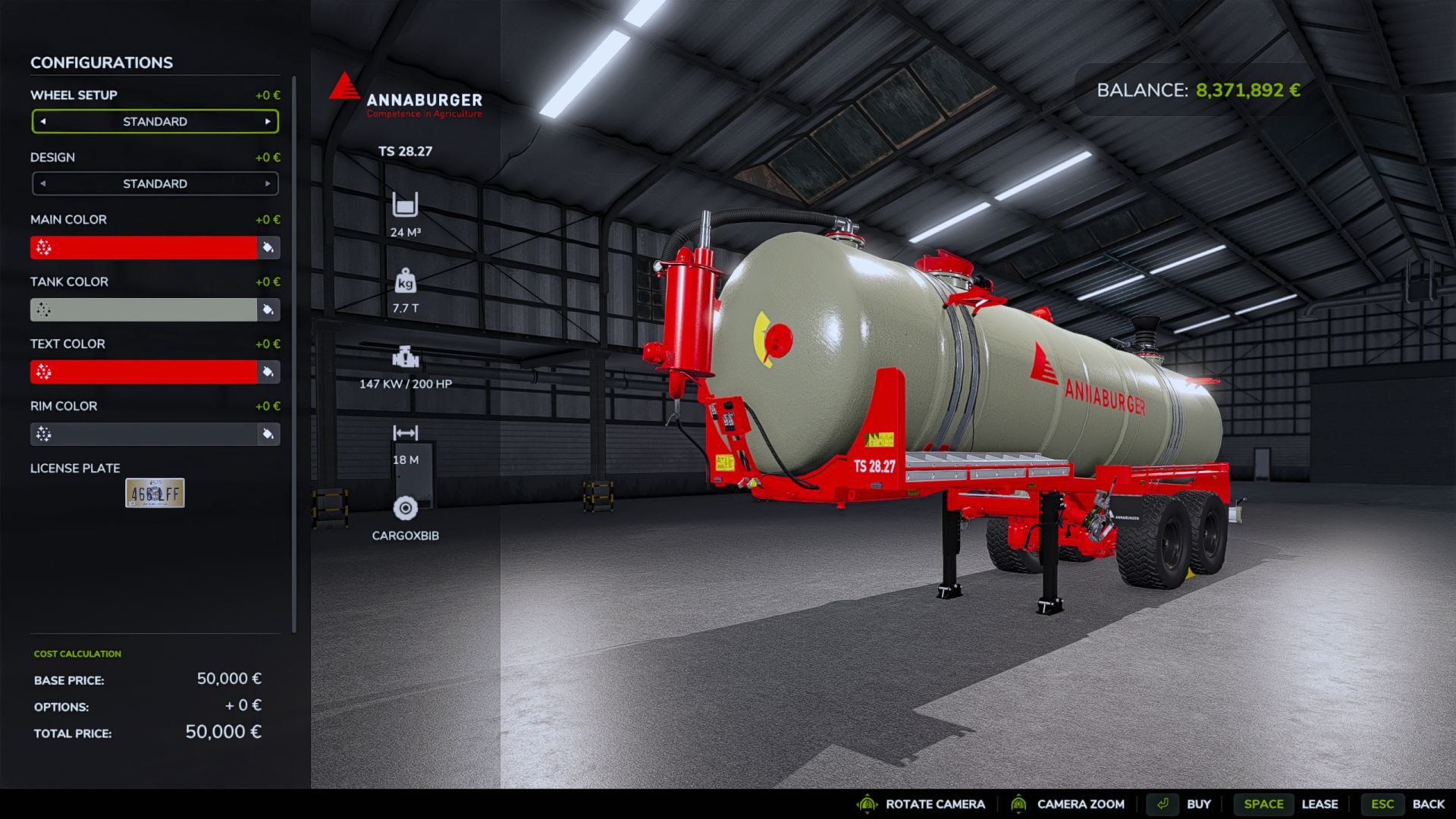Choose previous Design option with left arrow

(x=43, y=184)
